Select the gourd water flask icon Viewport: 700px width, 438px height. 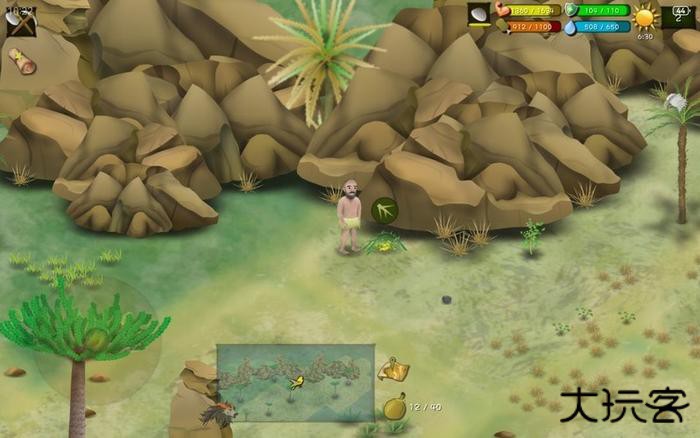(x=395, y=407)
